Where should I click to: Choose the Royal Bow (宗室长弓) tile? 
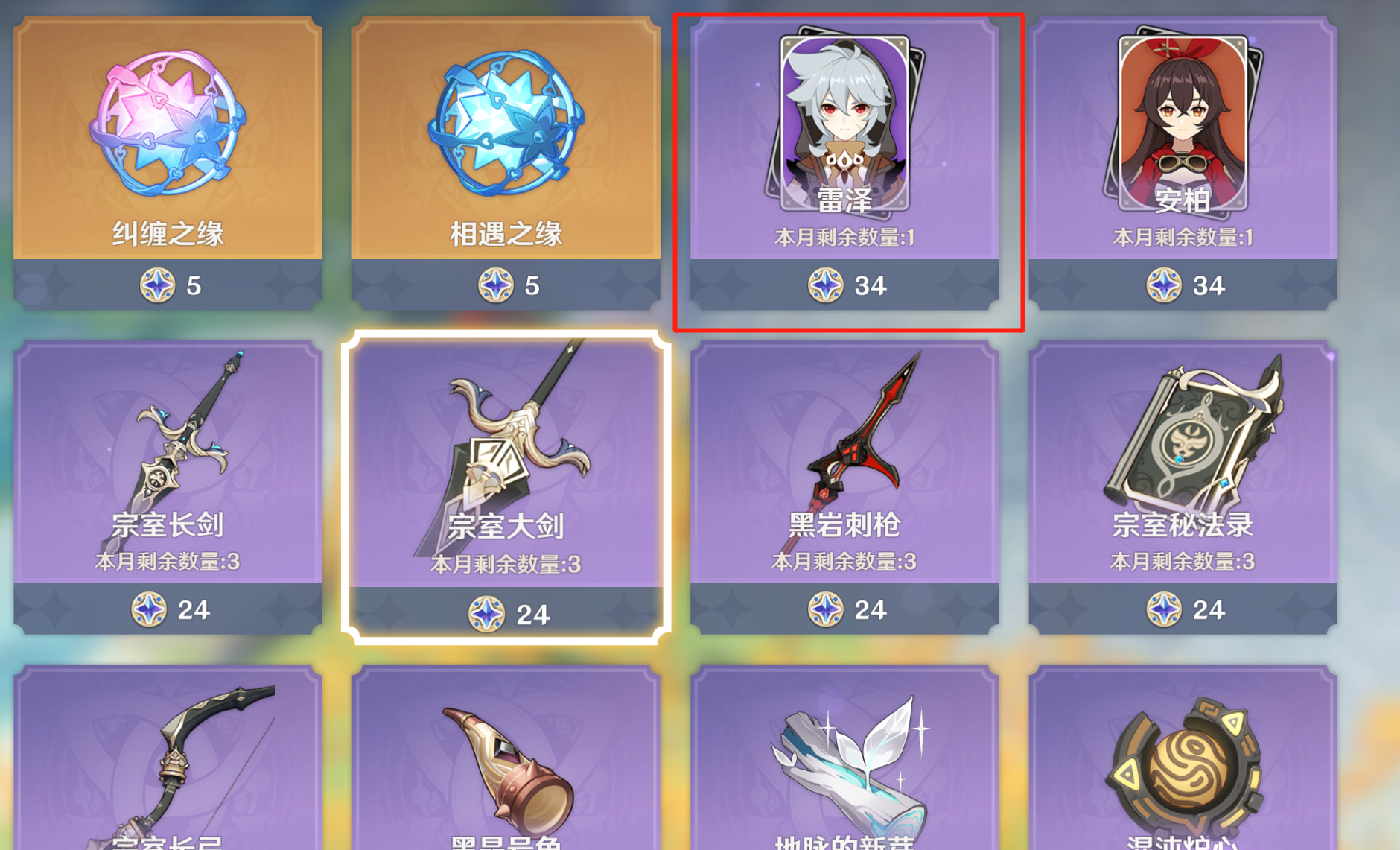tap(168, 767)
